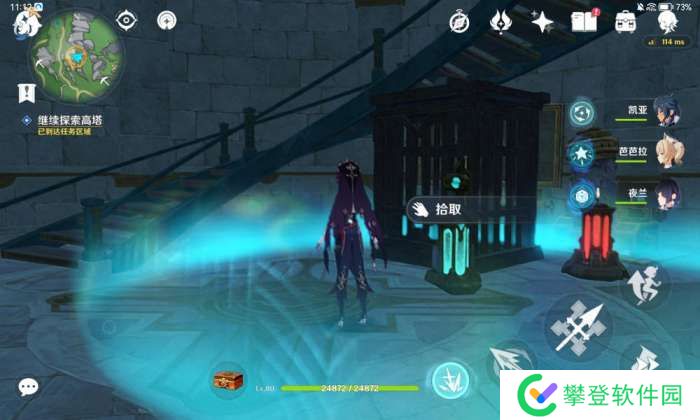Open the compass events icon
Viewport: 700px width, 420px height.
[x=459, y=21]
